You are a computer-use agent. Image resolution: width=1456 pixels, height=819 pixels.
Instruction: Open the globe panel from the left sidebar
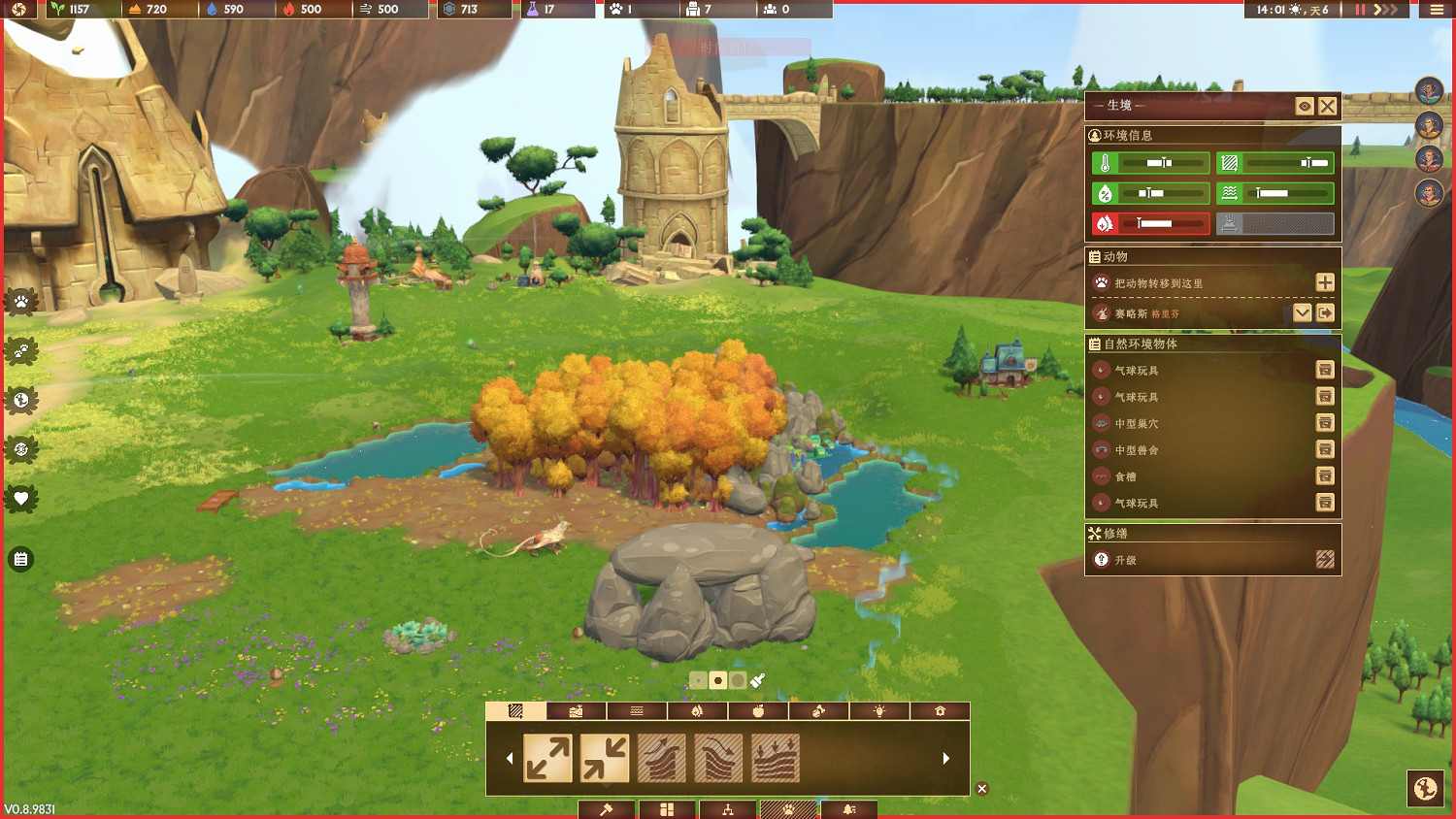coord(21,399)
